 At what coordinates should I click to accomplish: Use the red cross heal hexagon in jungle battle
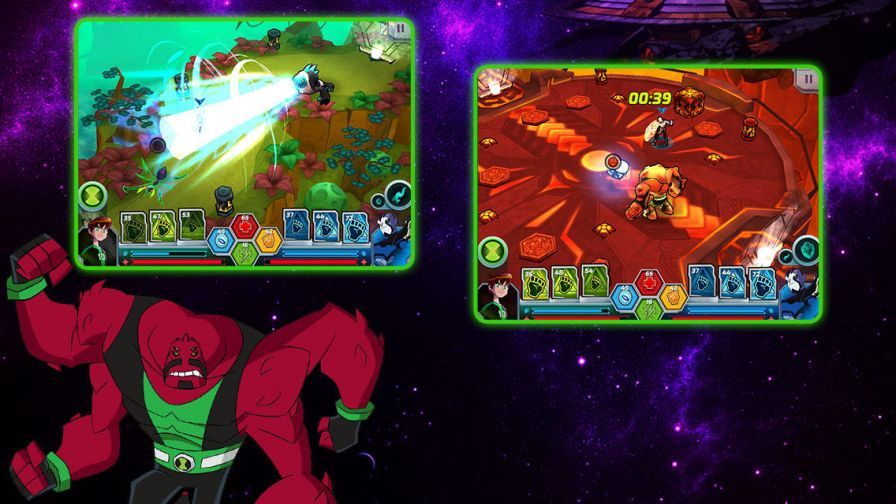245,222
